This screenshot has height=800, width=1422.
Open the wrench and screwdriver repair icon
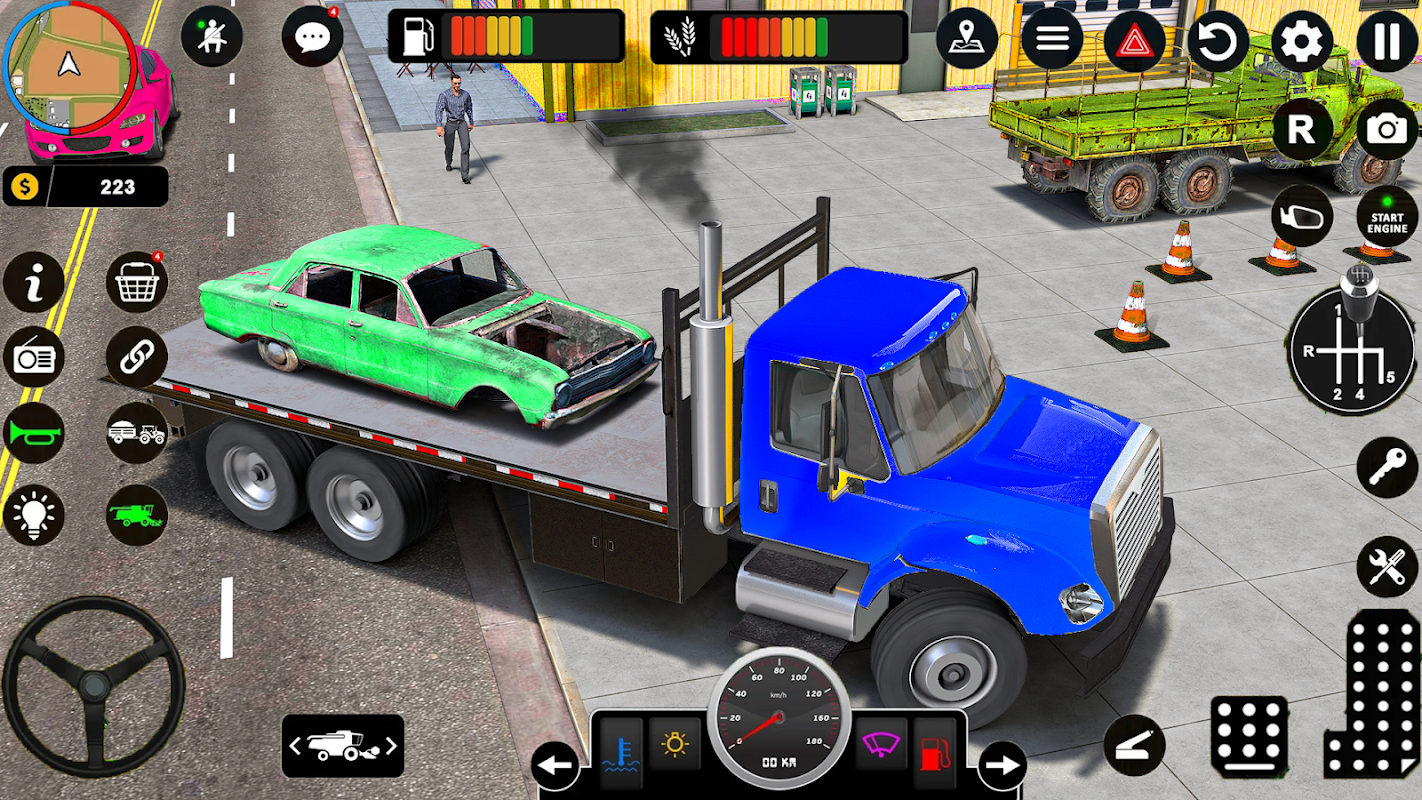1387,566
